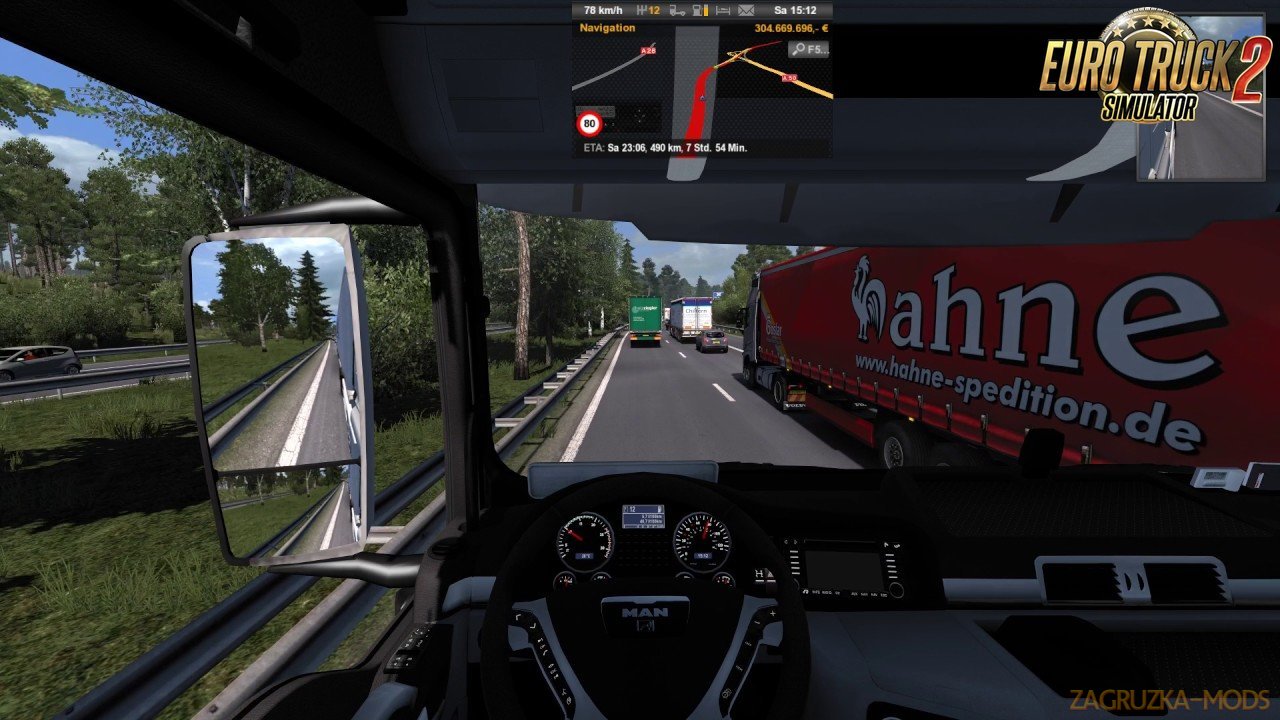
Task: Click the fuel pump icon in the HUD
Action: [698, 10]
